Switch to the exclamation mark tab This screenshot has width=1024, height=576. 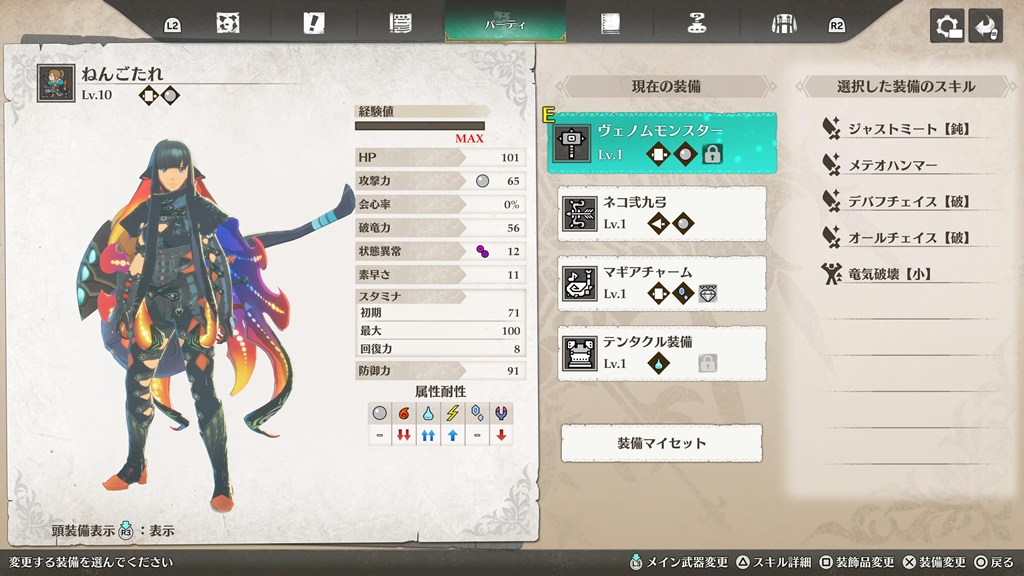click(315, 24)
